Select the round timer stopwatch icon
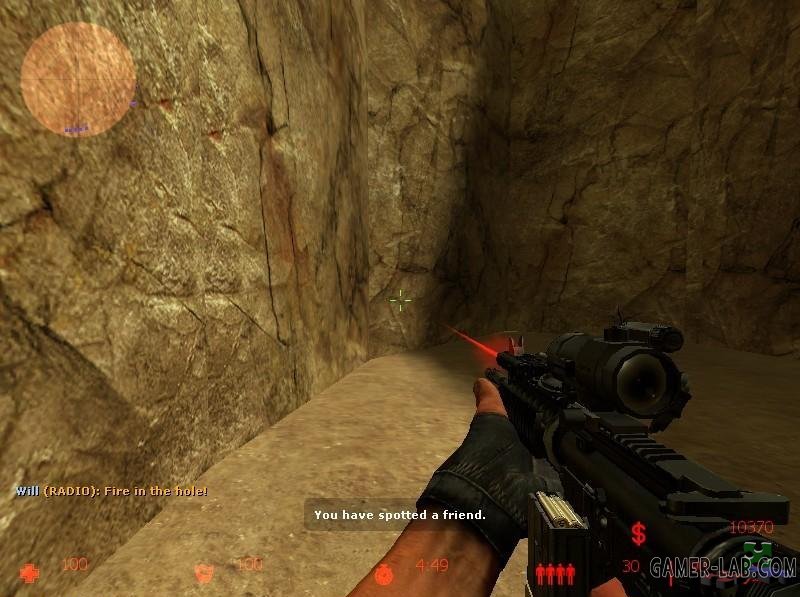 [x=385, y=573]
